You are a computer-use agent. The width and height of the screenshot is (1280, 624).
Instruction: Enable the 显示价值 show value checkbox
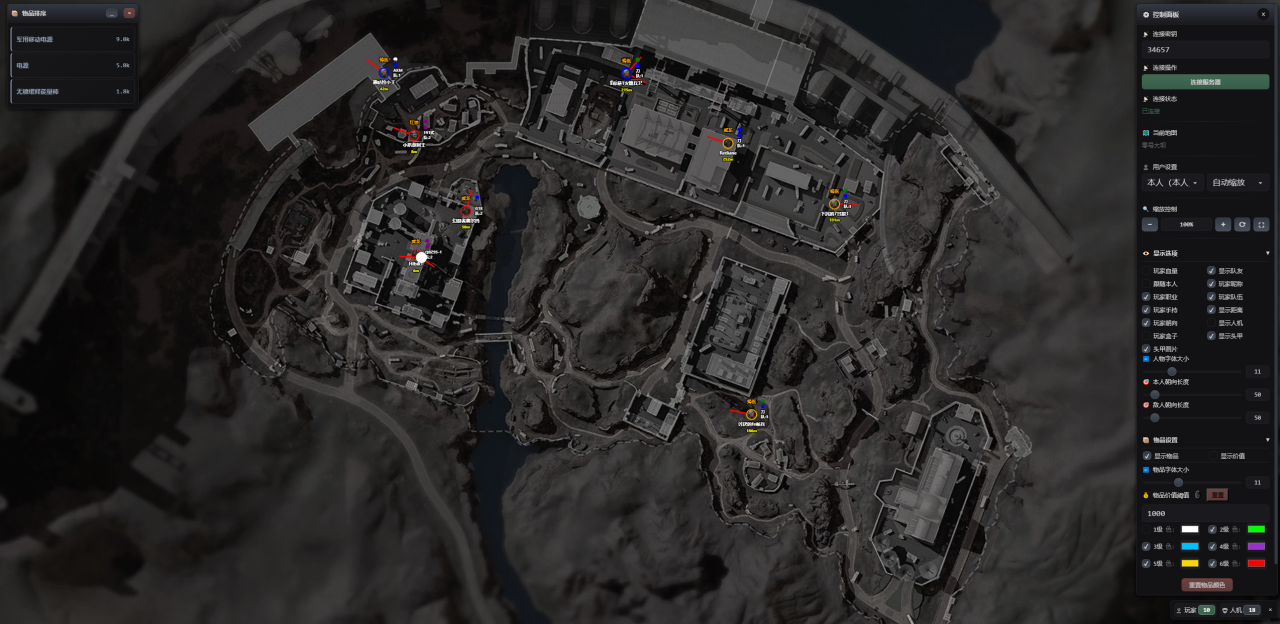[x=1212, y=456]
